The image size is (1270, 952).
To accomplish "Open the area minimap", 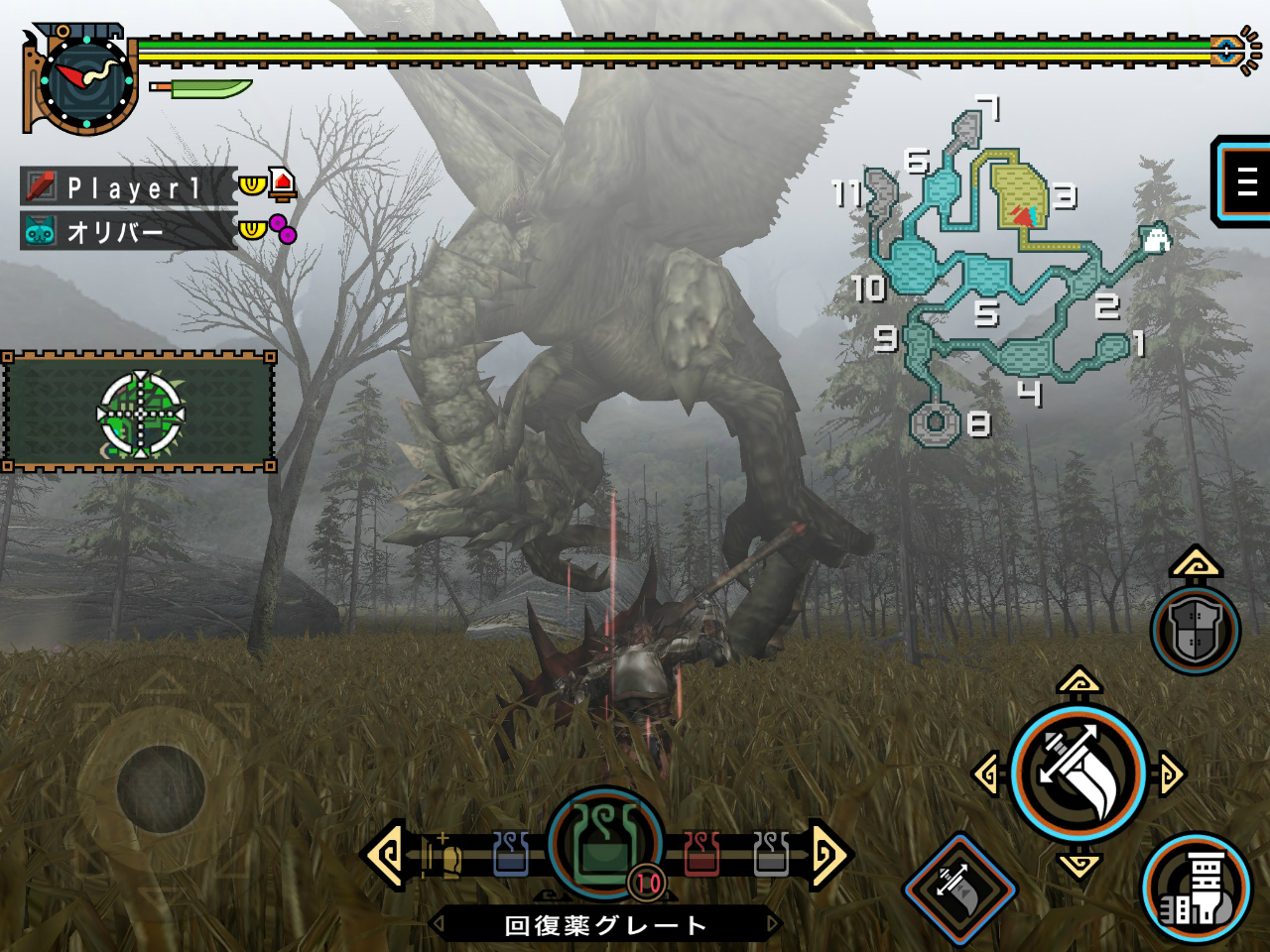I will (1002, 268).
